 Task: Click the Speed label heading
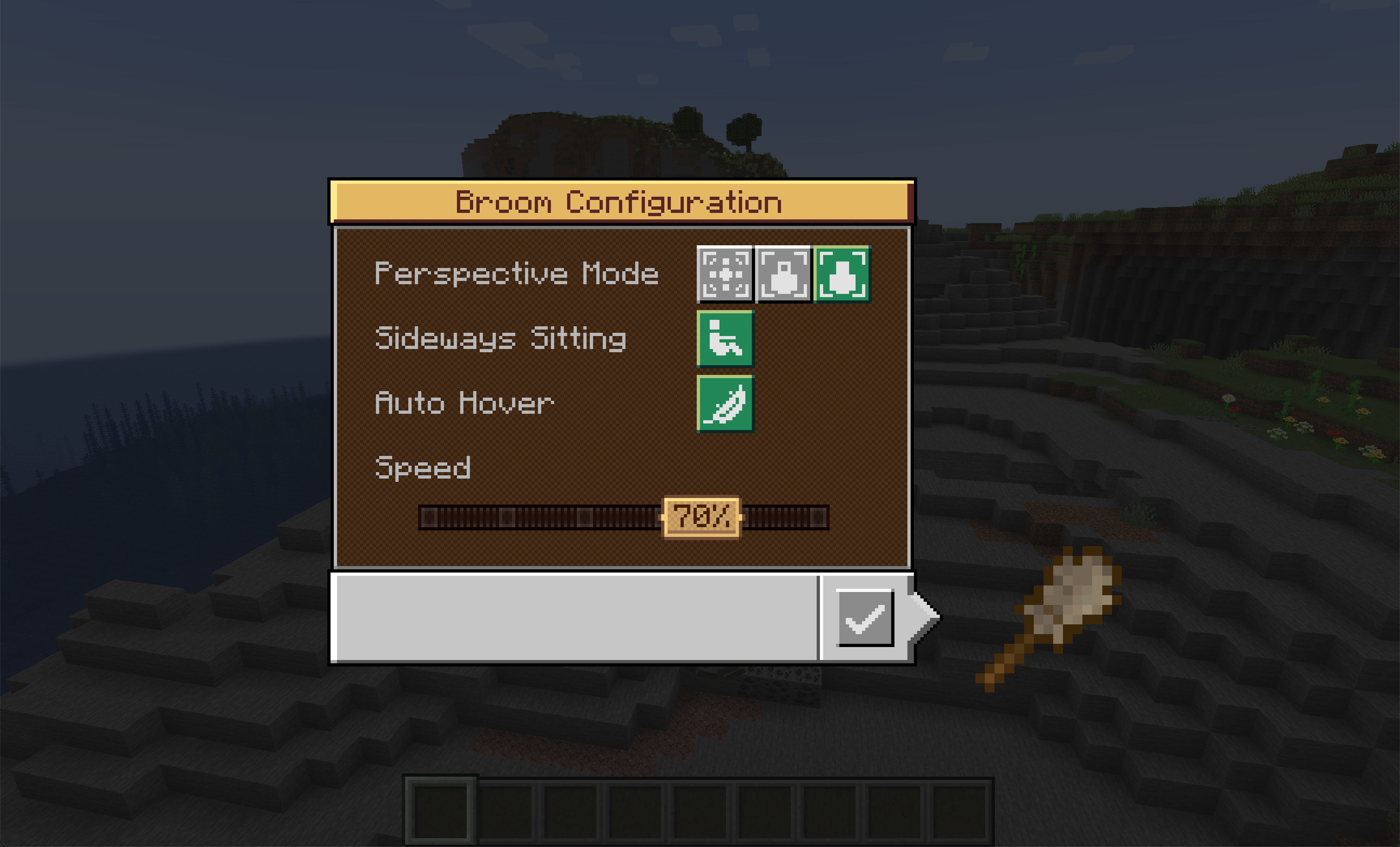point(423,467)
